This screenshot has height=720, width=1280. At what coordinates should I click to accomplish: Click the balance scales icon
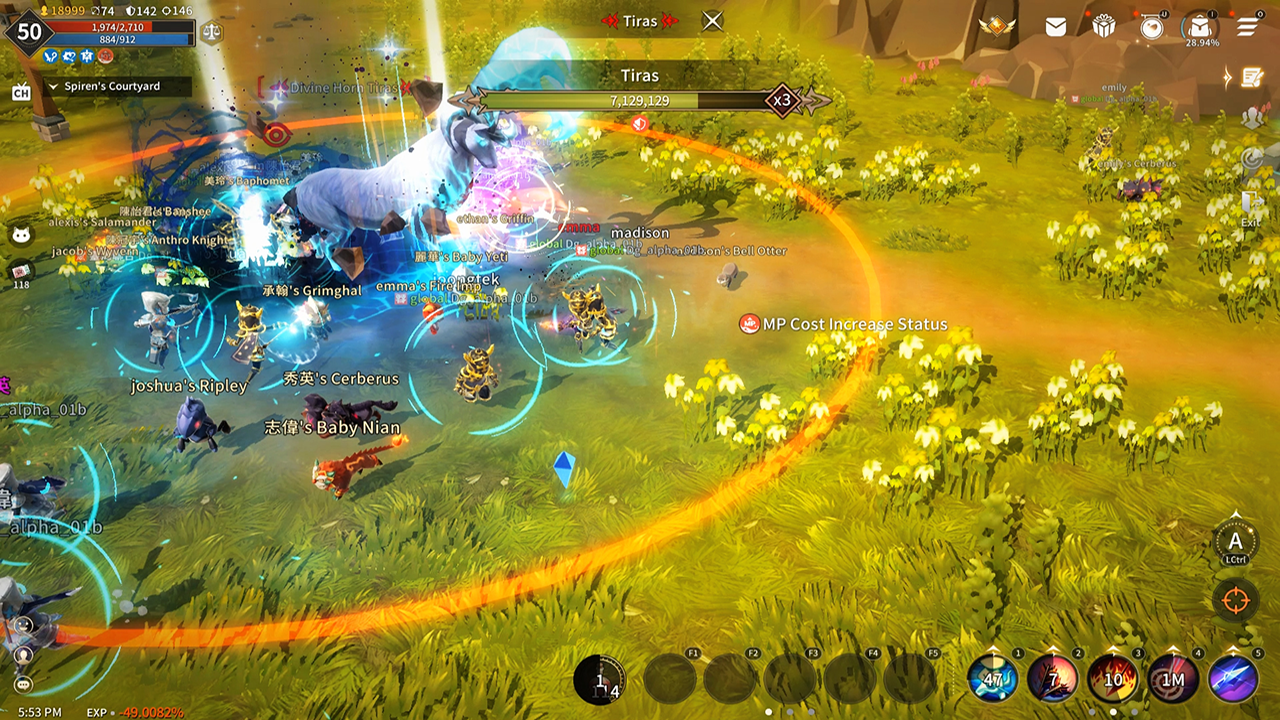[212, 31]
